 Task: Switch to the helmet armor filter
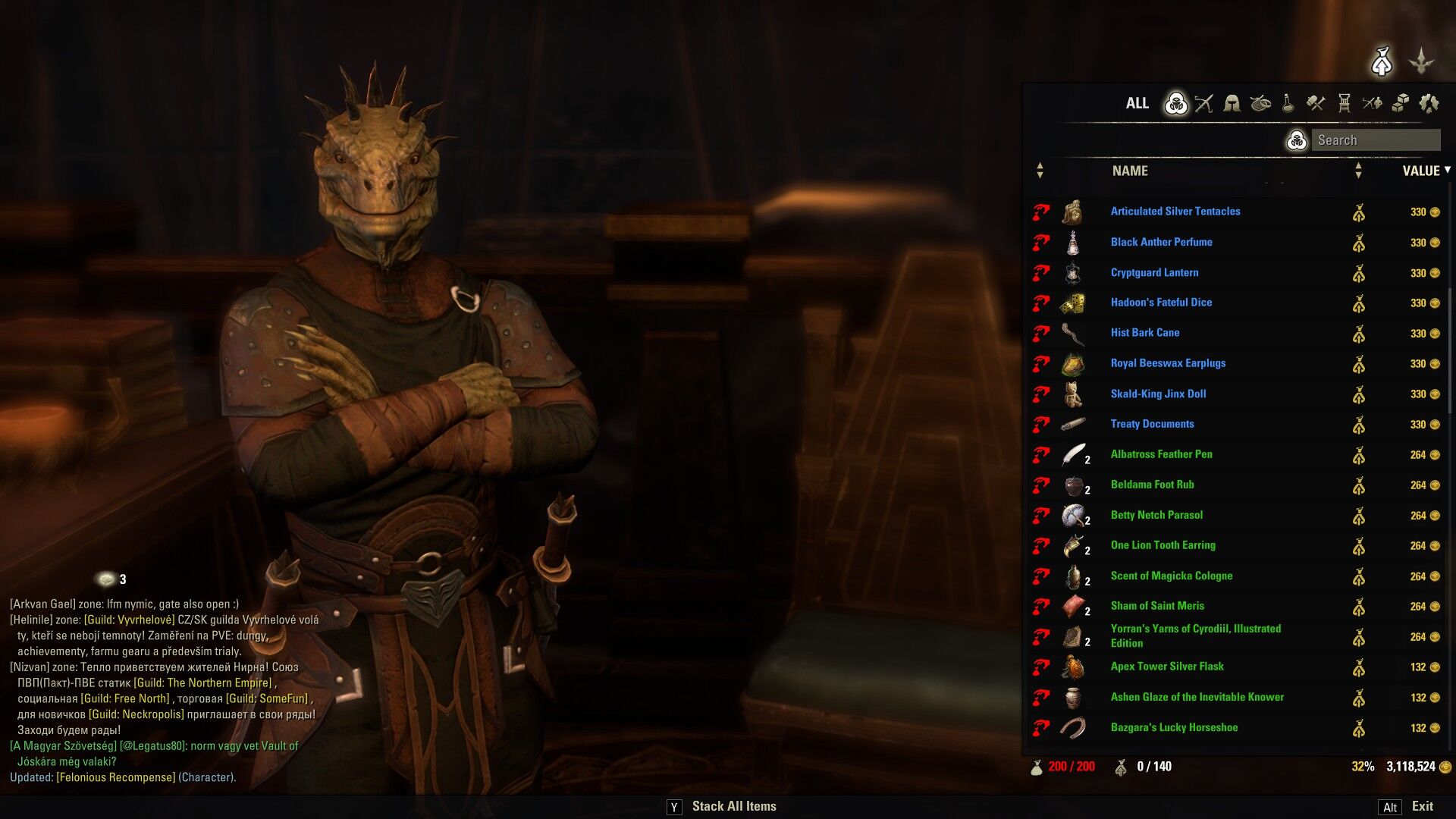[x=1232, y=103]
